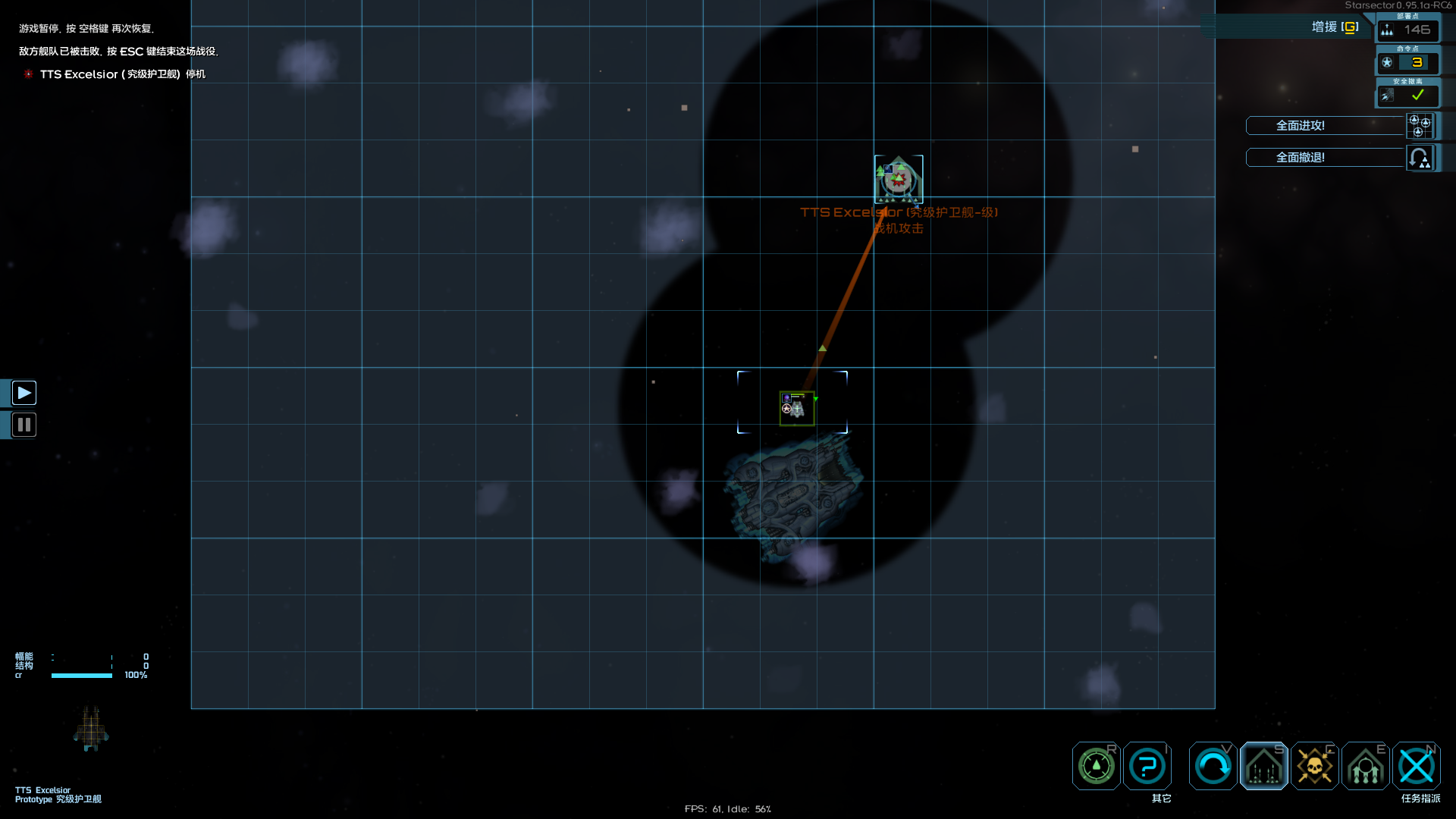Click the 命令点 command points star icon
This screenshot has width=1456, height=819.
pyautogui.click(x=1388, y=62)
